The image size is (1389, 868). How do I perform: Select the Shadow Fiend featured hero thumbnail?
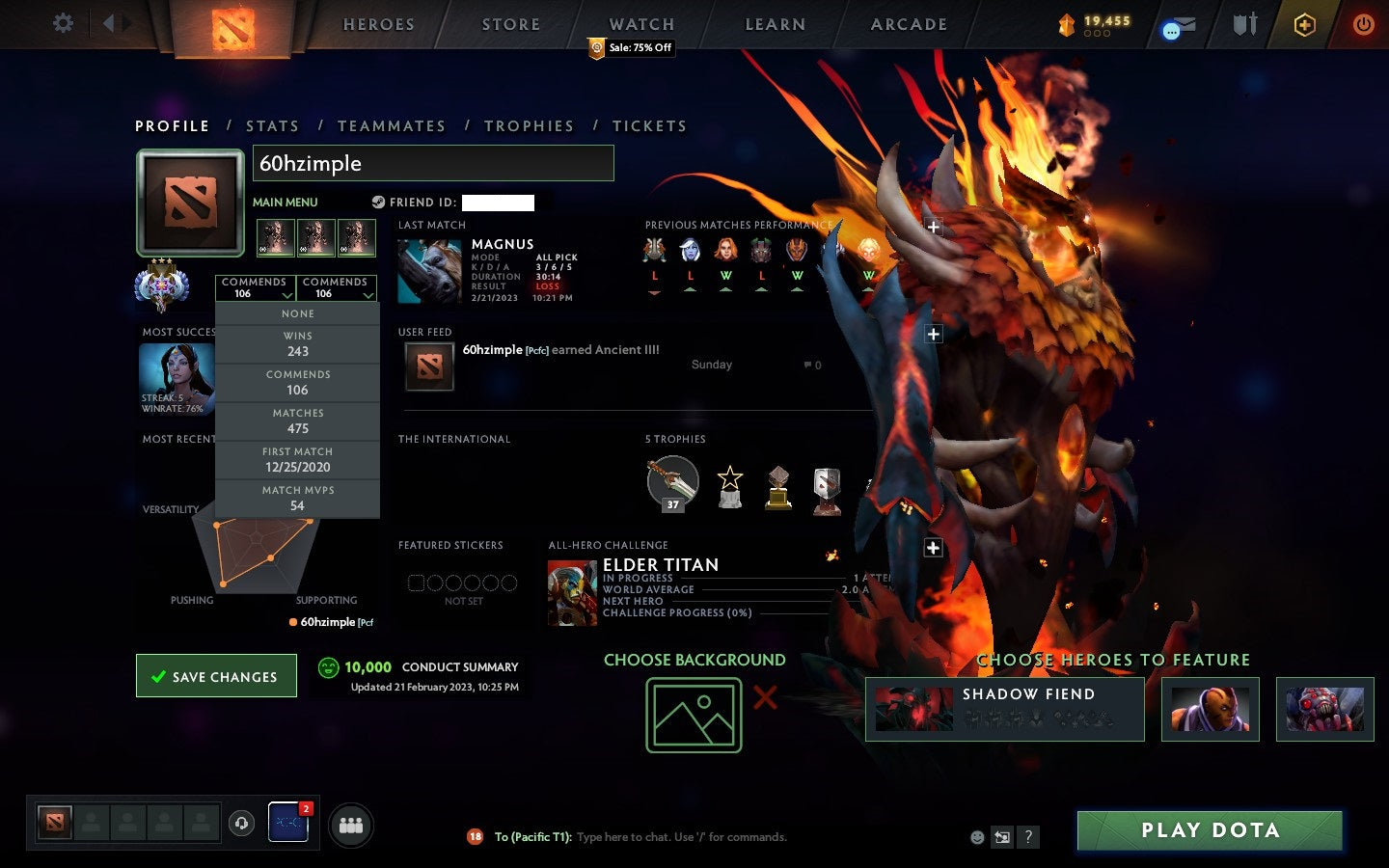[912, 710]
